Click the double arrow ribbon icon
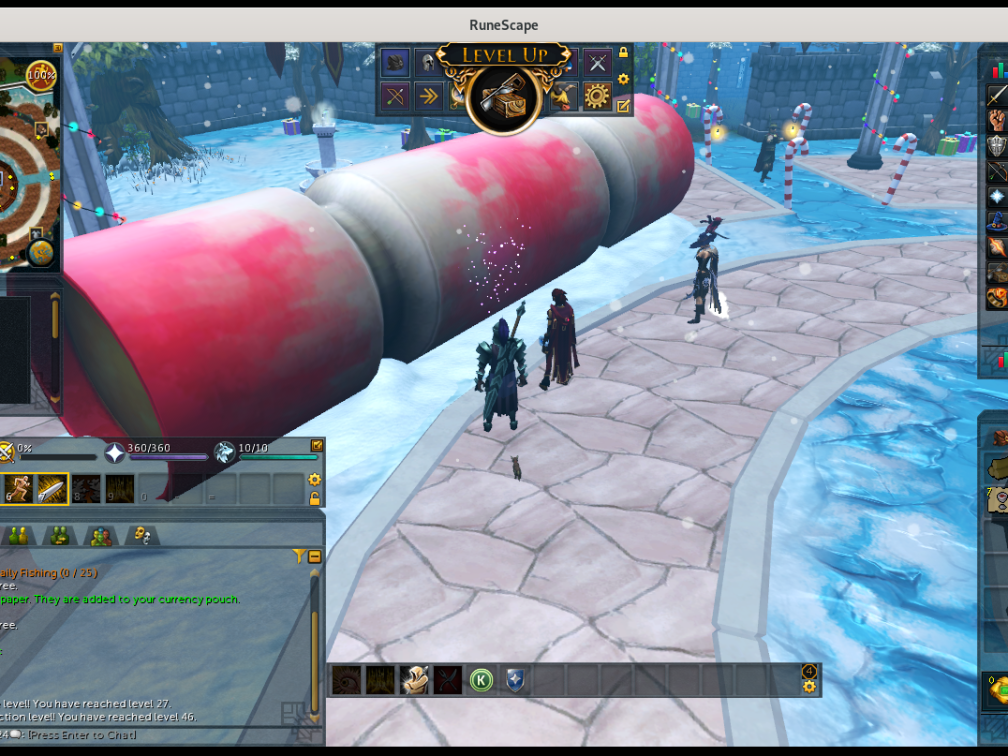The image size is (1008, 756). pyautogui.click(x=428, y=96)
